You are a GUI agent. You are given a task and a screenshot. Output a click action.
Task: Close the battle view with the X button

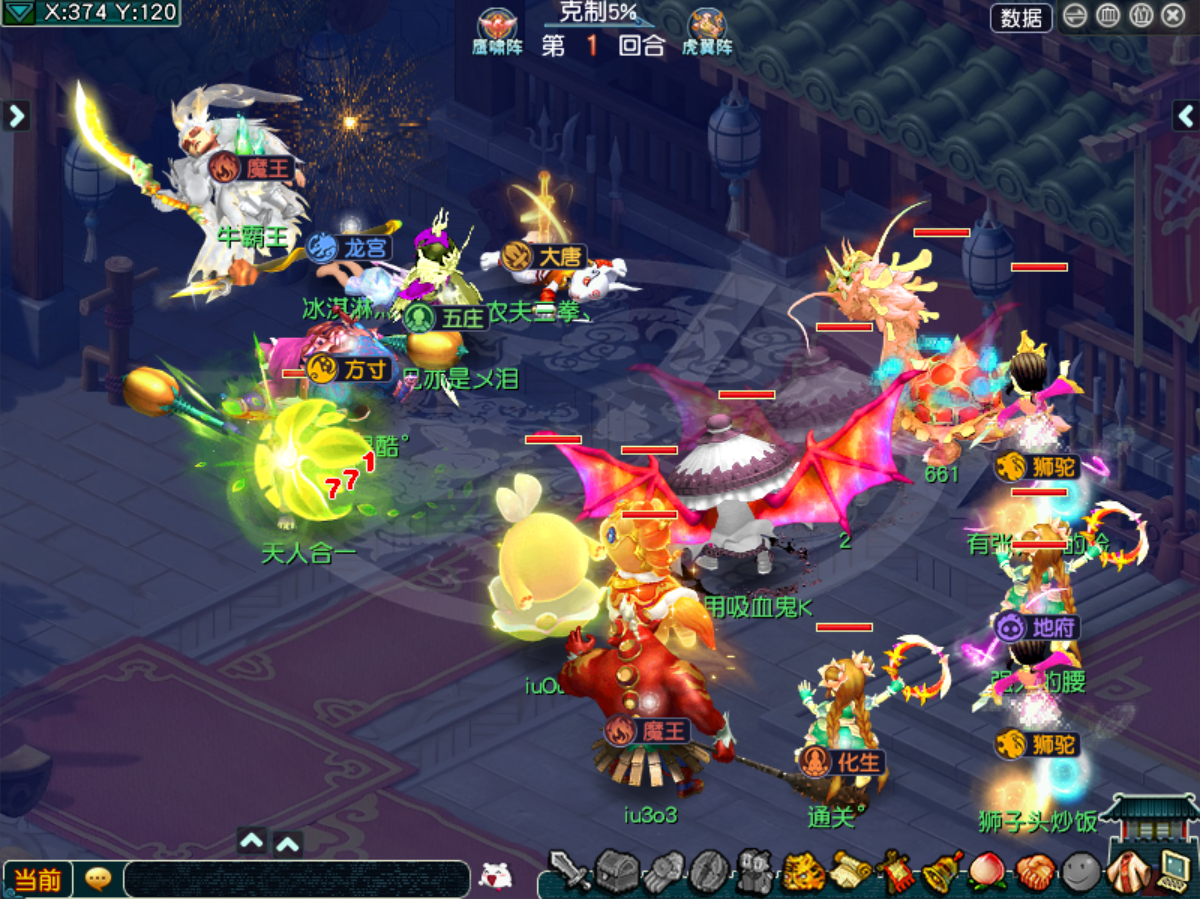pos(1172,16)
